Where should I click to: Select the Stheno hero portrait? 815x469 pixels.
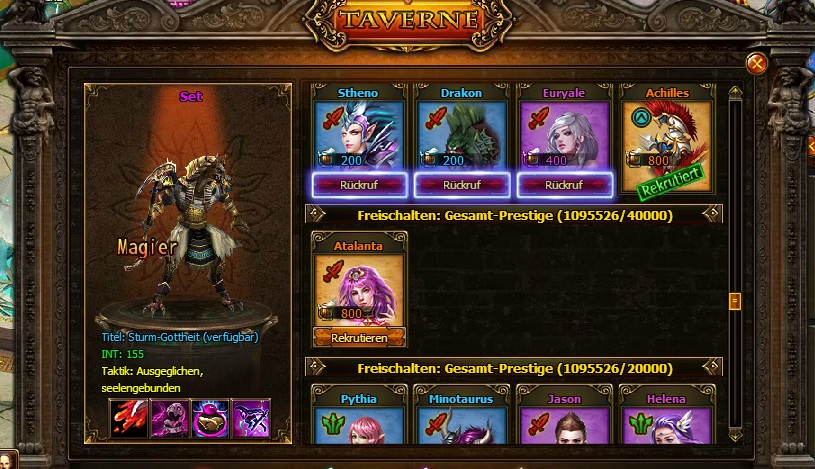point(360,133)
